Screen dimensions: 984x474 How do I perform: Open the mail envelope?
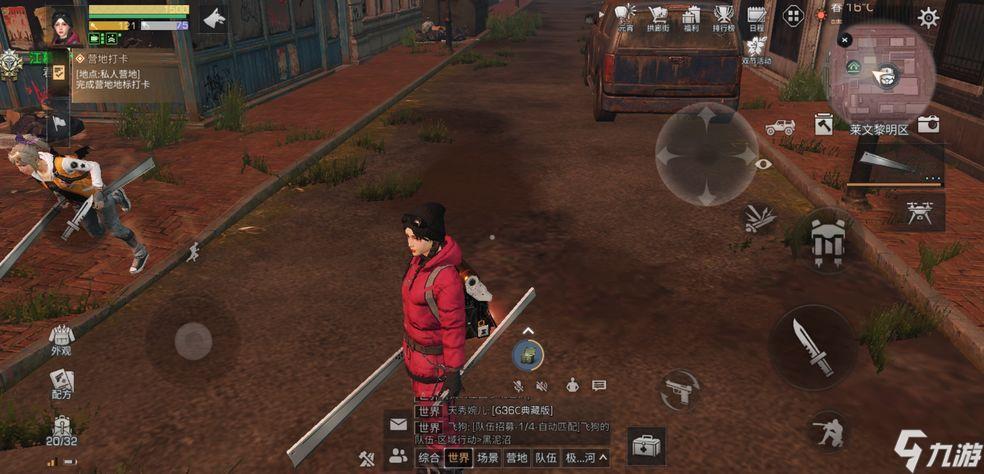point(398,424)
